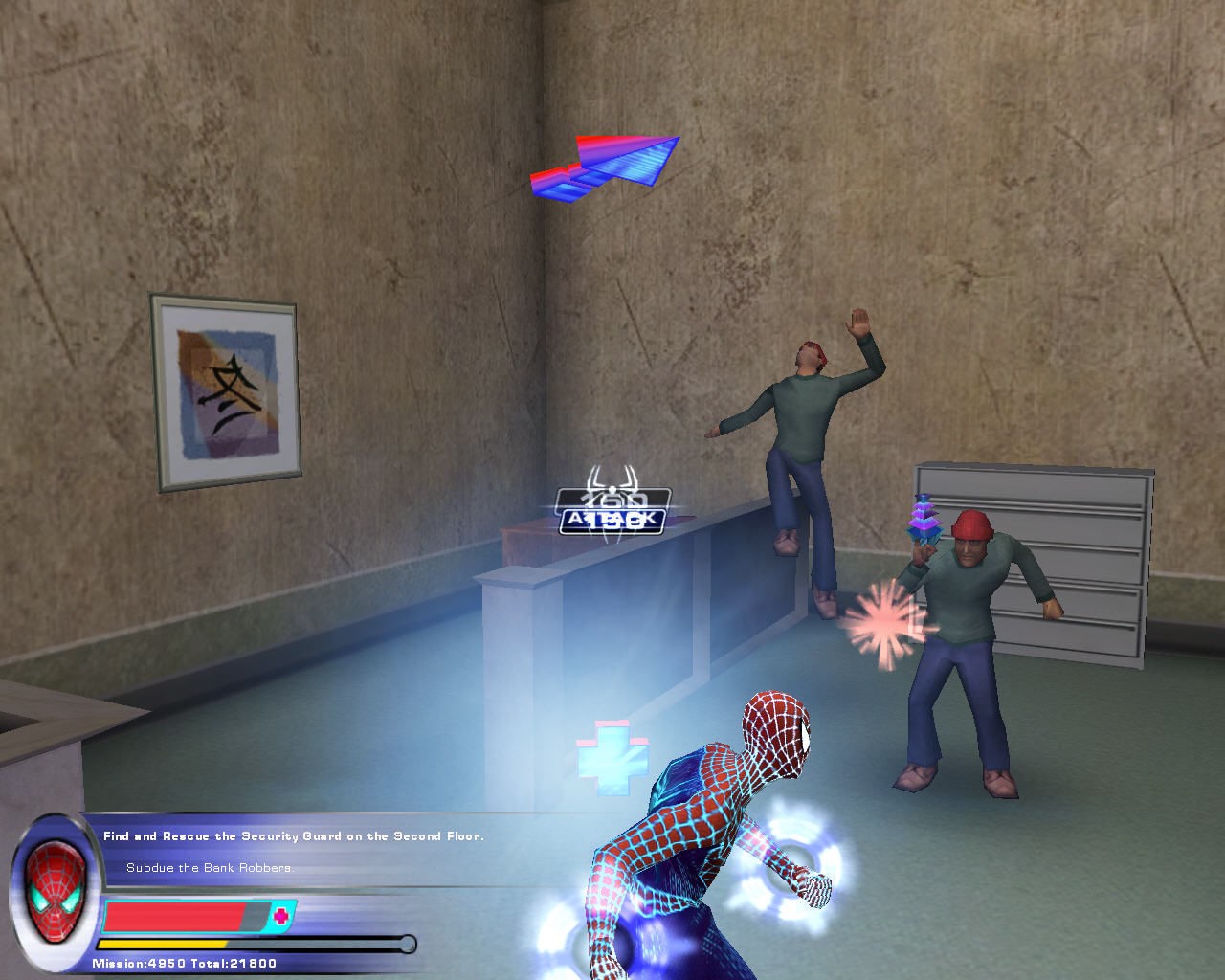Click the Spider-Man mask portrait
The image size is (1225, 980).
[x=55, y=884]
